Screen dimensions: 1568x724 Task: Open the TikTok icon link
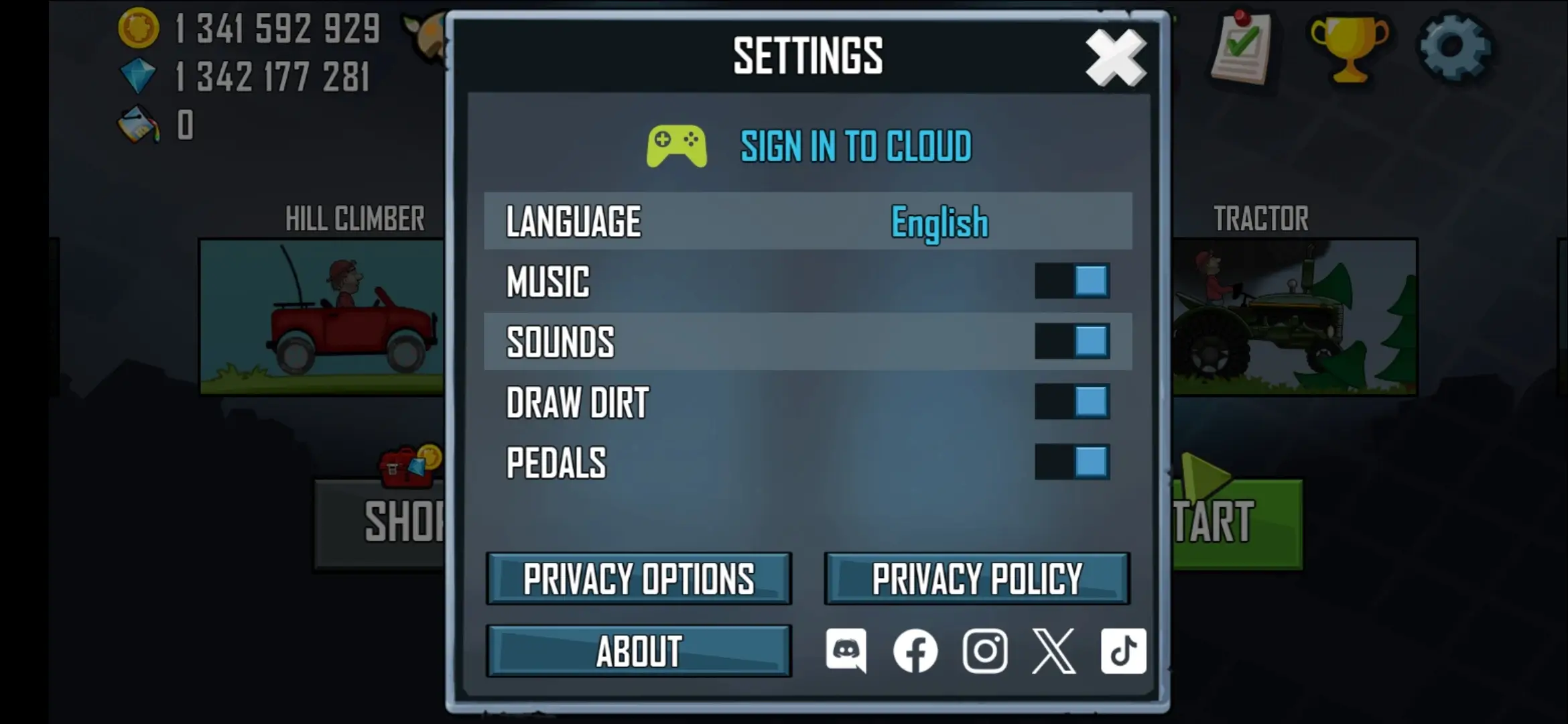[1123, 650]
